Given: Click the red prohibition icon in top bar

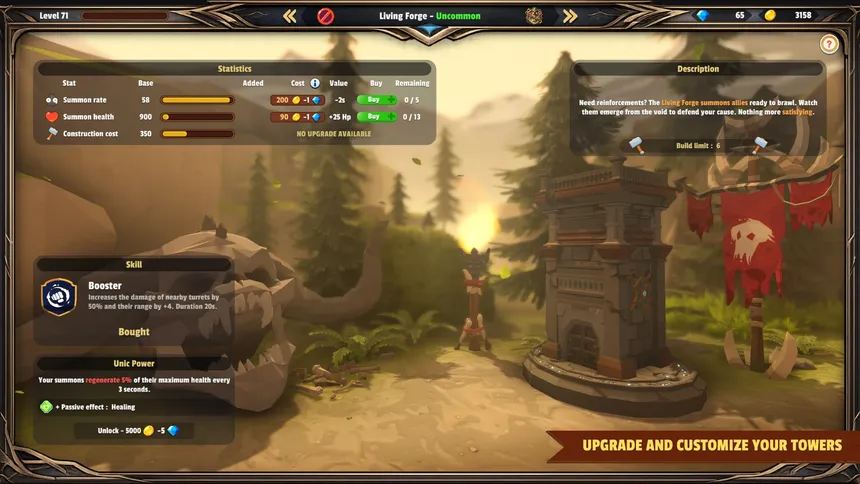Looking at the screenshot, I should coord(325,16).
